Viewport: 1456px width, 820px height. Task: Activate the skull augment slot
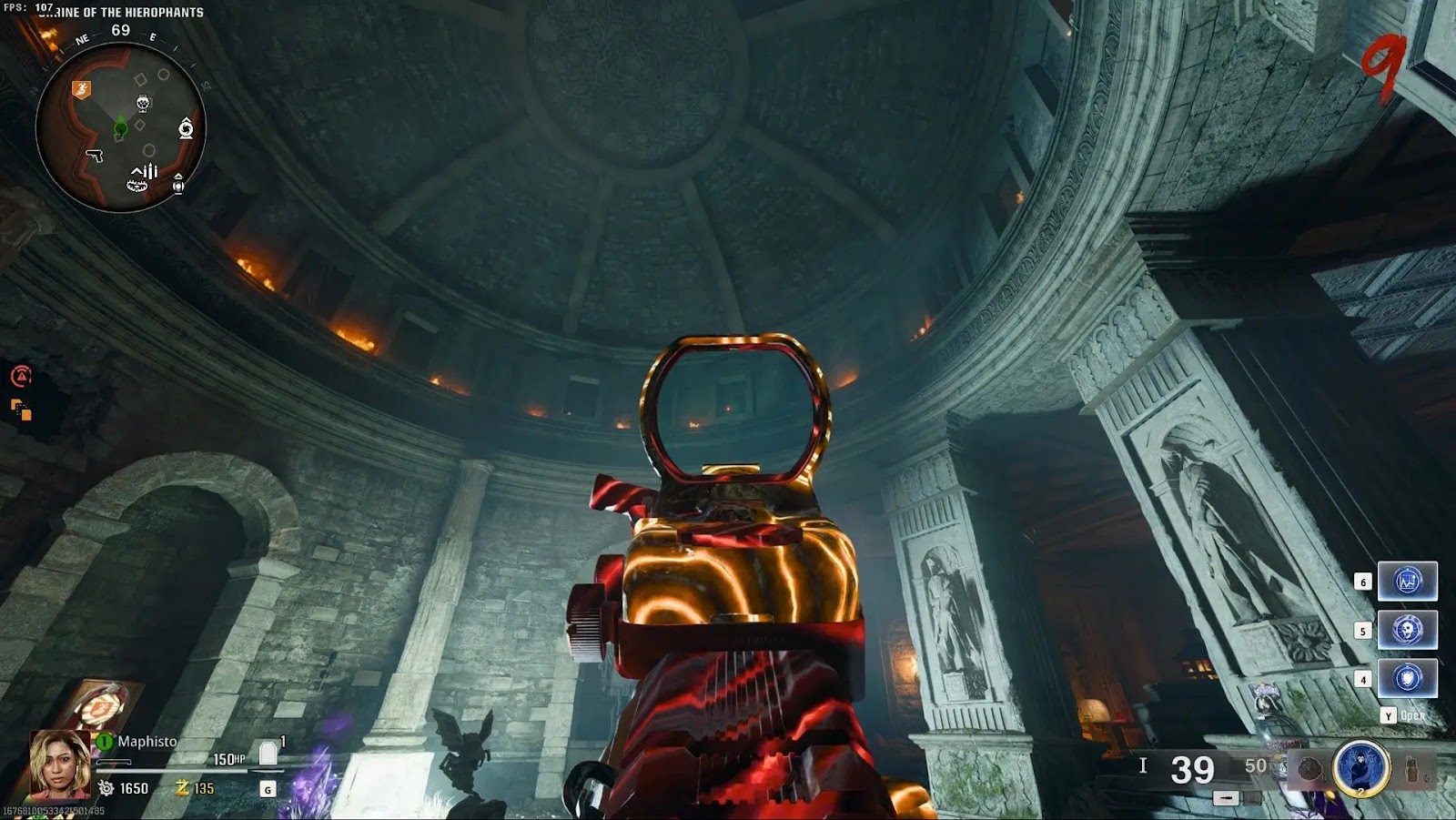click(x=1407, y=630)
